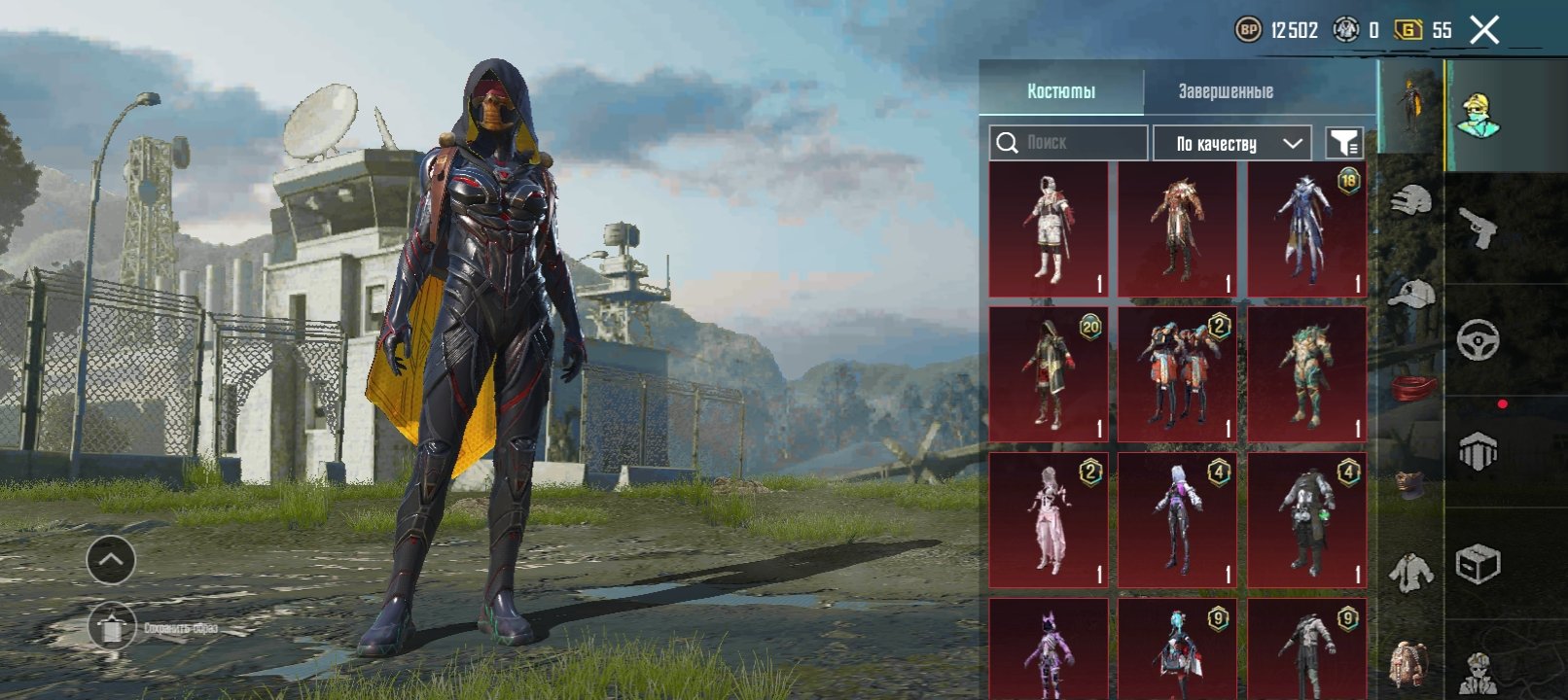Open the steering wheel vehicle category
Viewport: 1568px width, 700px height.
point(1478,340)
